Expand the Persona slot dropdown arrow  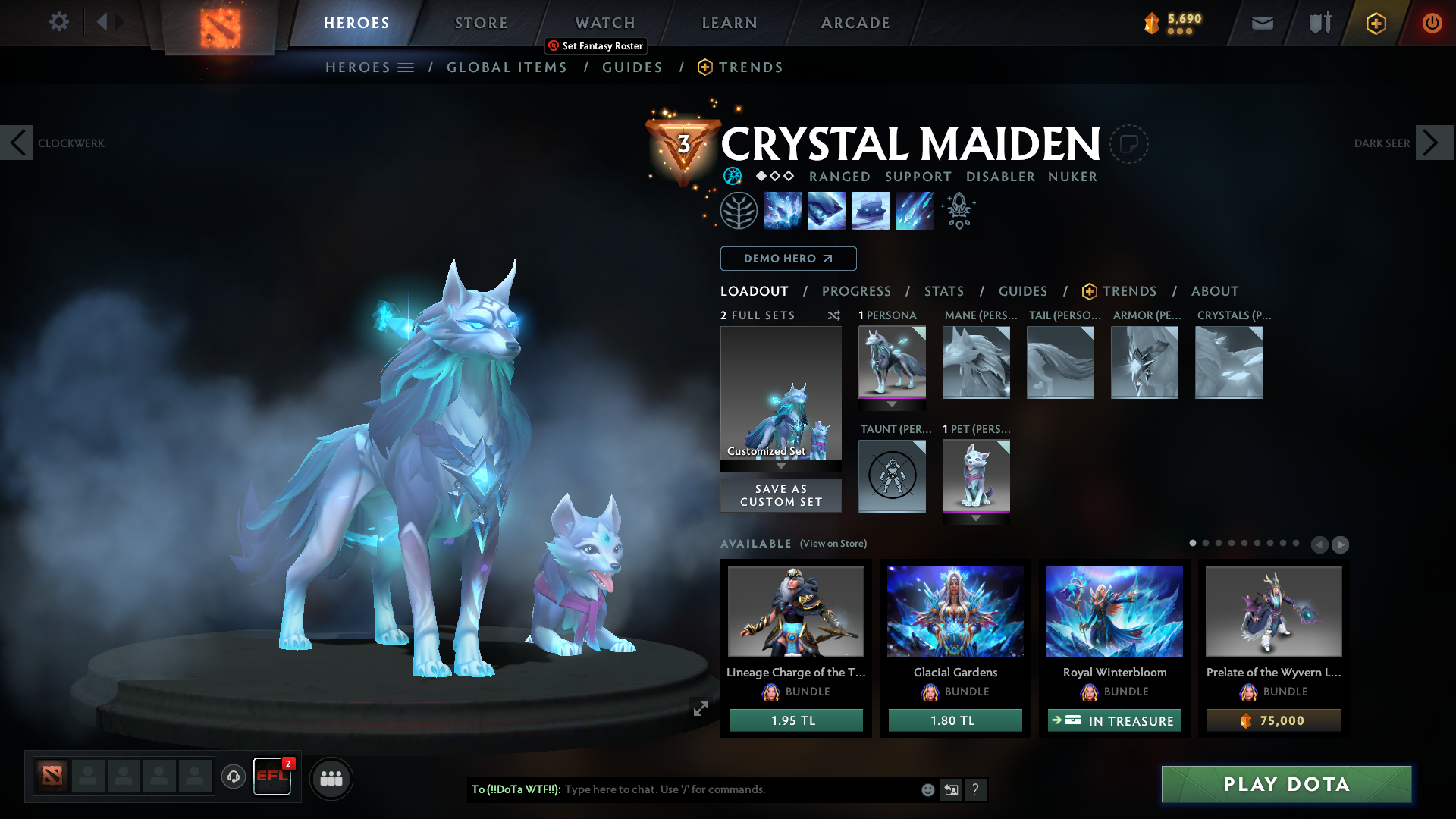click(892, 403)
